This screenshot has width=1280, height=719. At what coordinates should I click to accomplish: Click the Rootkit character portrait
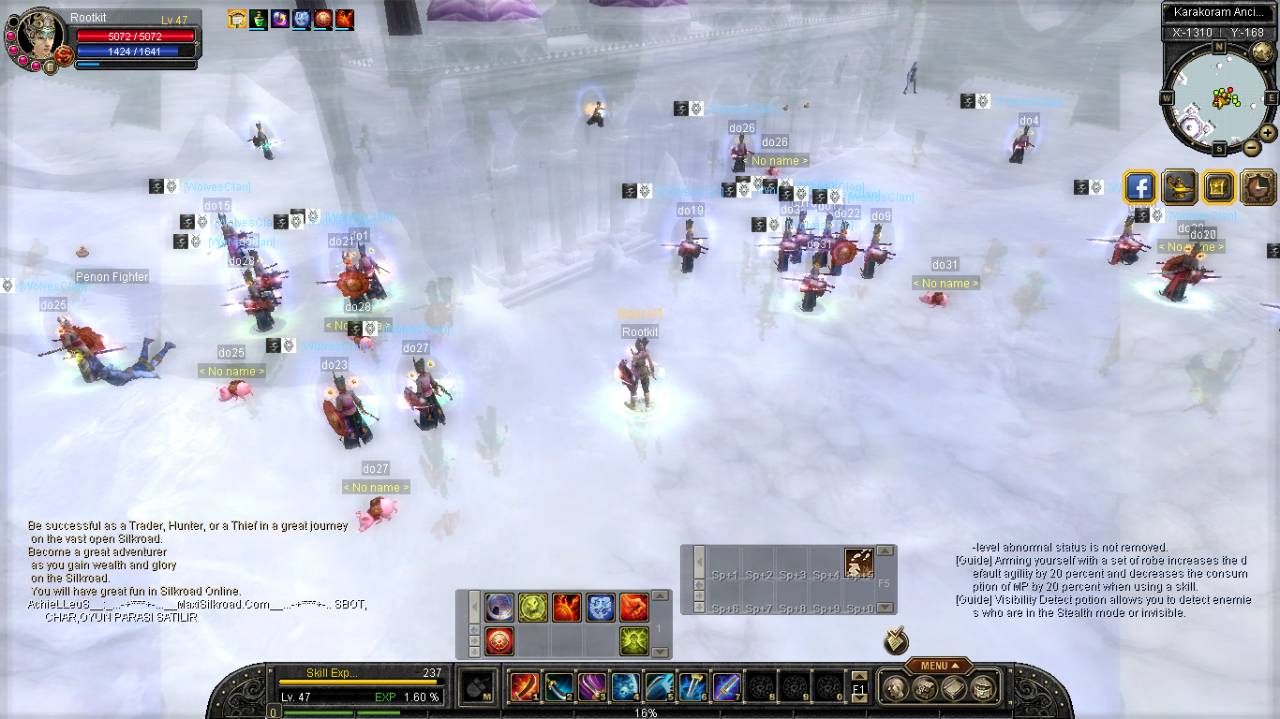tap(37, 38)
